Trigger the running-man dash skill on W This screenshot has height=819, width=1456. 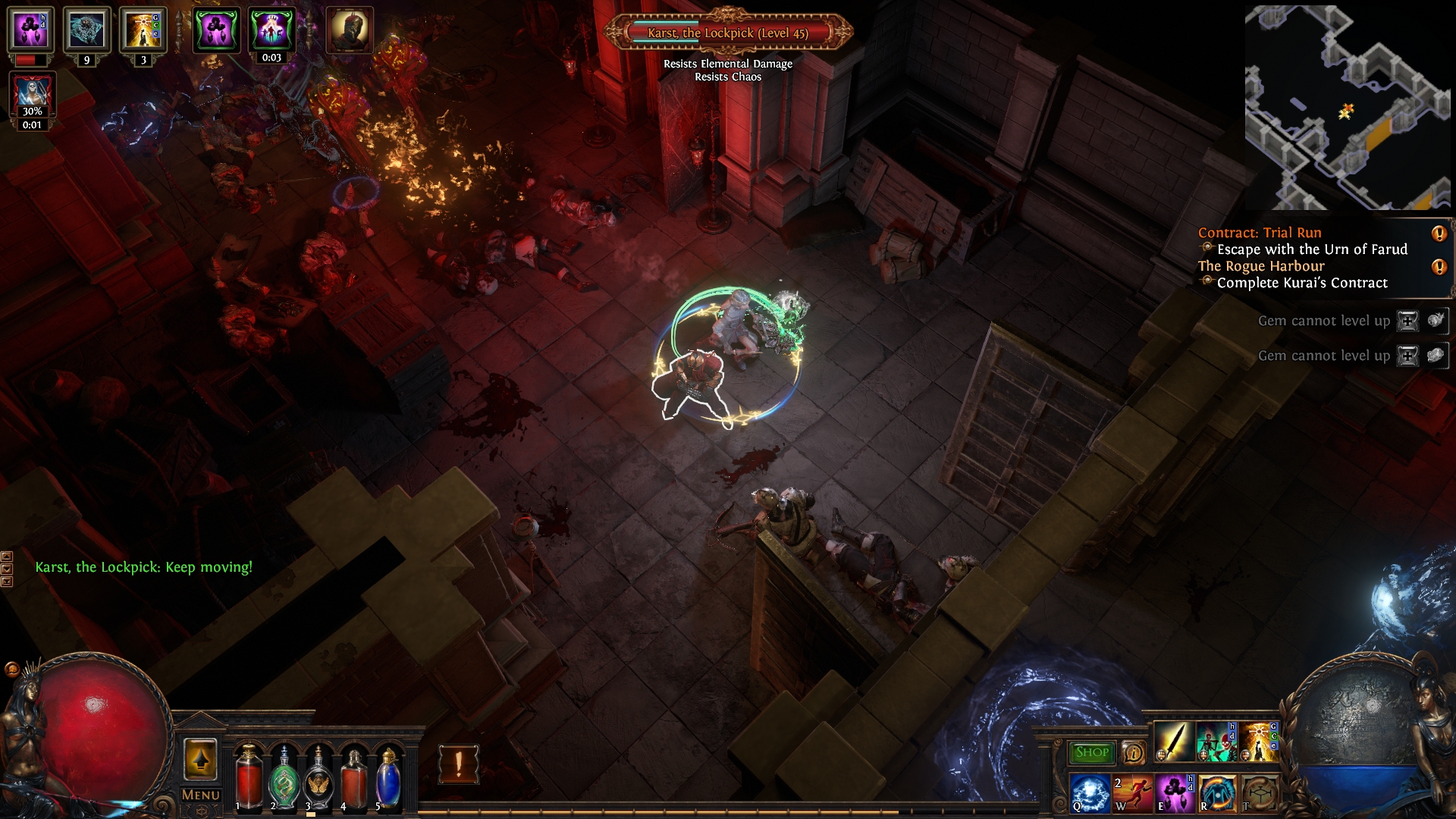pos(1133,793)
